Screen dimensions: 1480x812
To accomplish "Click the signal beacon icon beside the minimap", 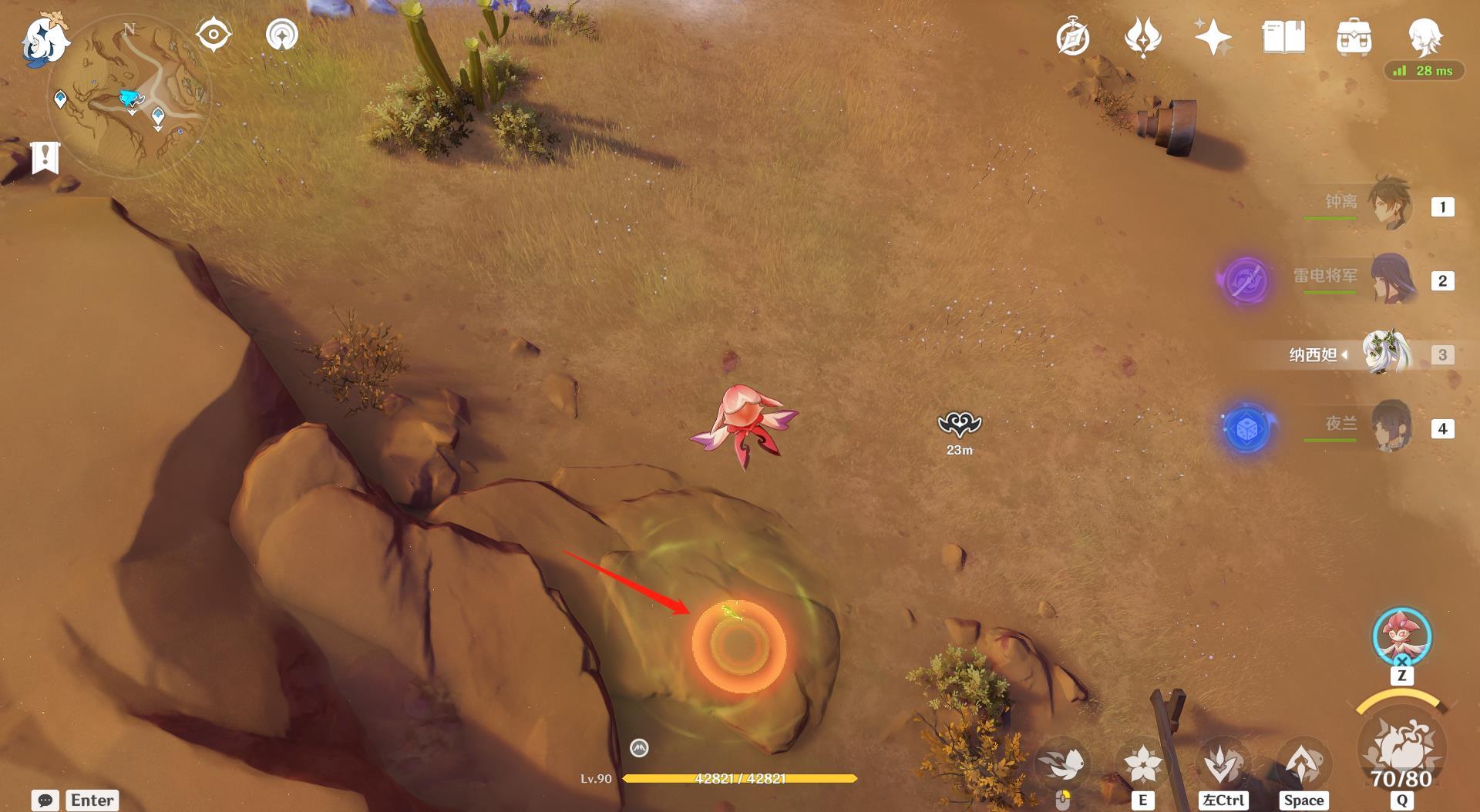I will (x=282, y=35).
